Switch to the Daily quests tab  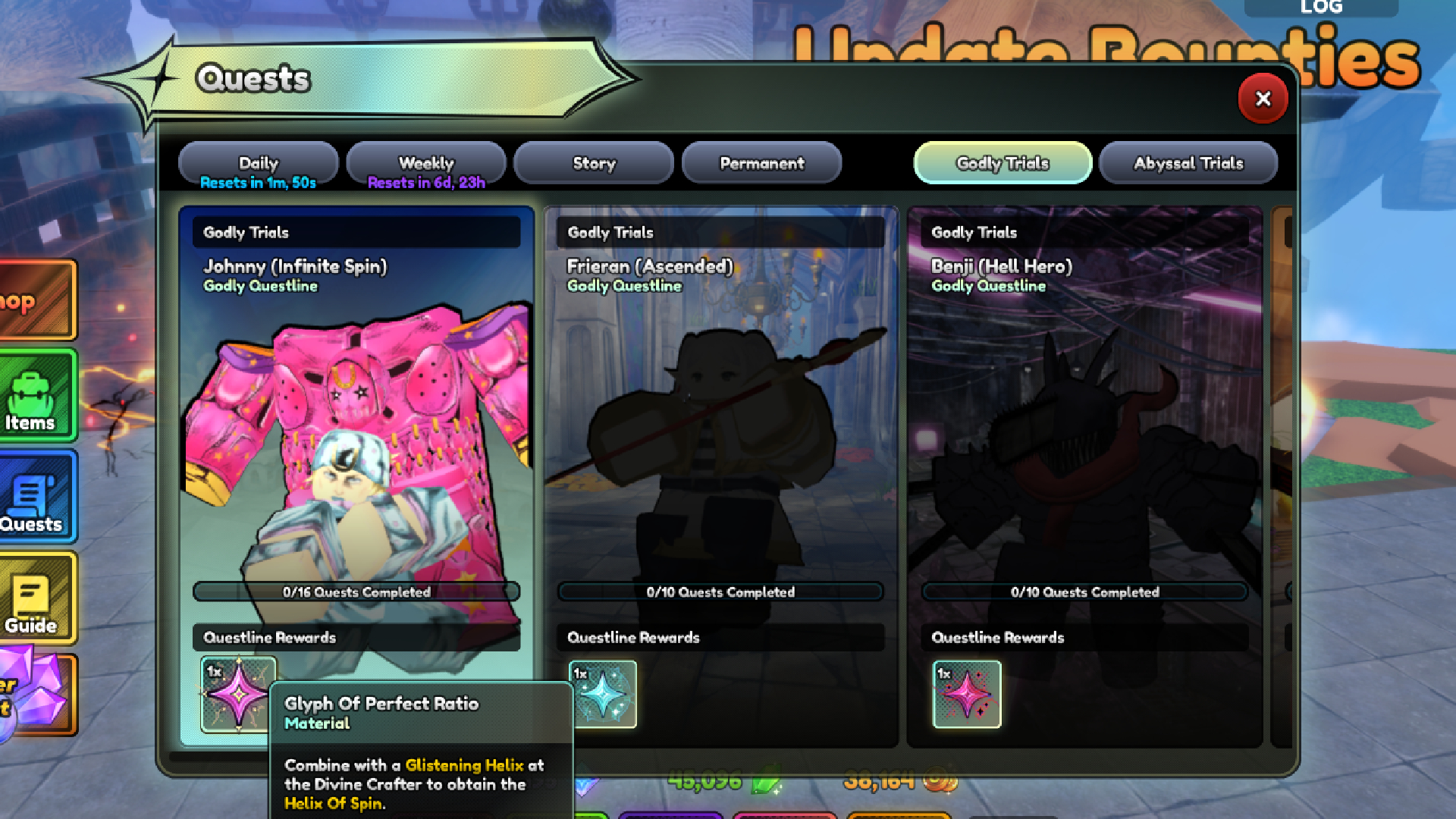click(x=259, y=163)
